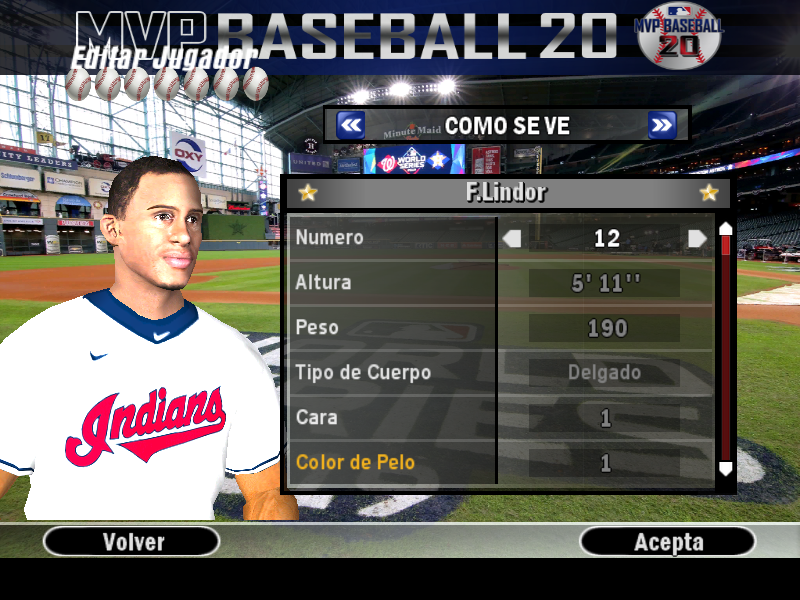
Task: Select the Altura row
Action: click(392, 283)
